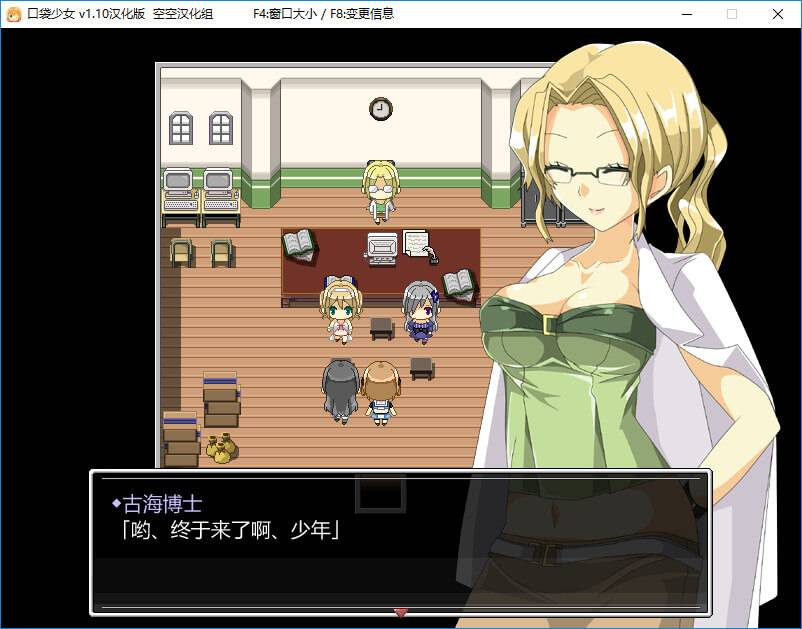Advance dialogue via the red arrow indicator

coord(401,612)
